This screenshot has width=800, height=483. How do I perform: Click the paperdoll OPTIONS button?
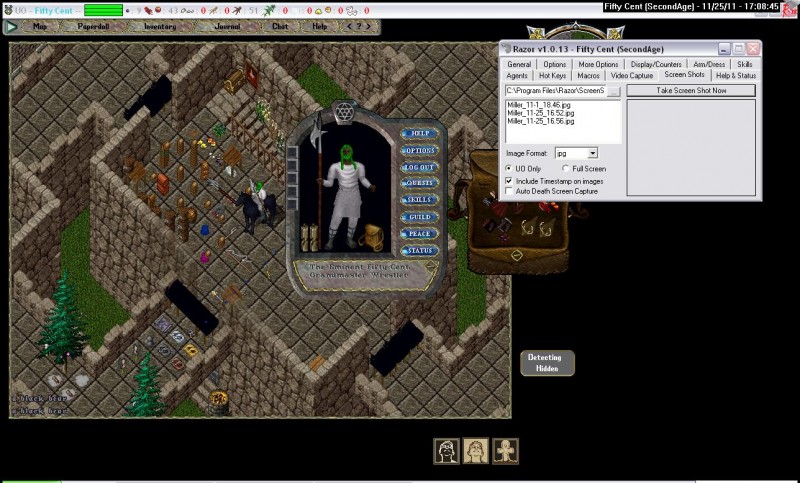coord(419,150)
